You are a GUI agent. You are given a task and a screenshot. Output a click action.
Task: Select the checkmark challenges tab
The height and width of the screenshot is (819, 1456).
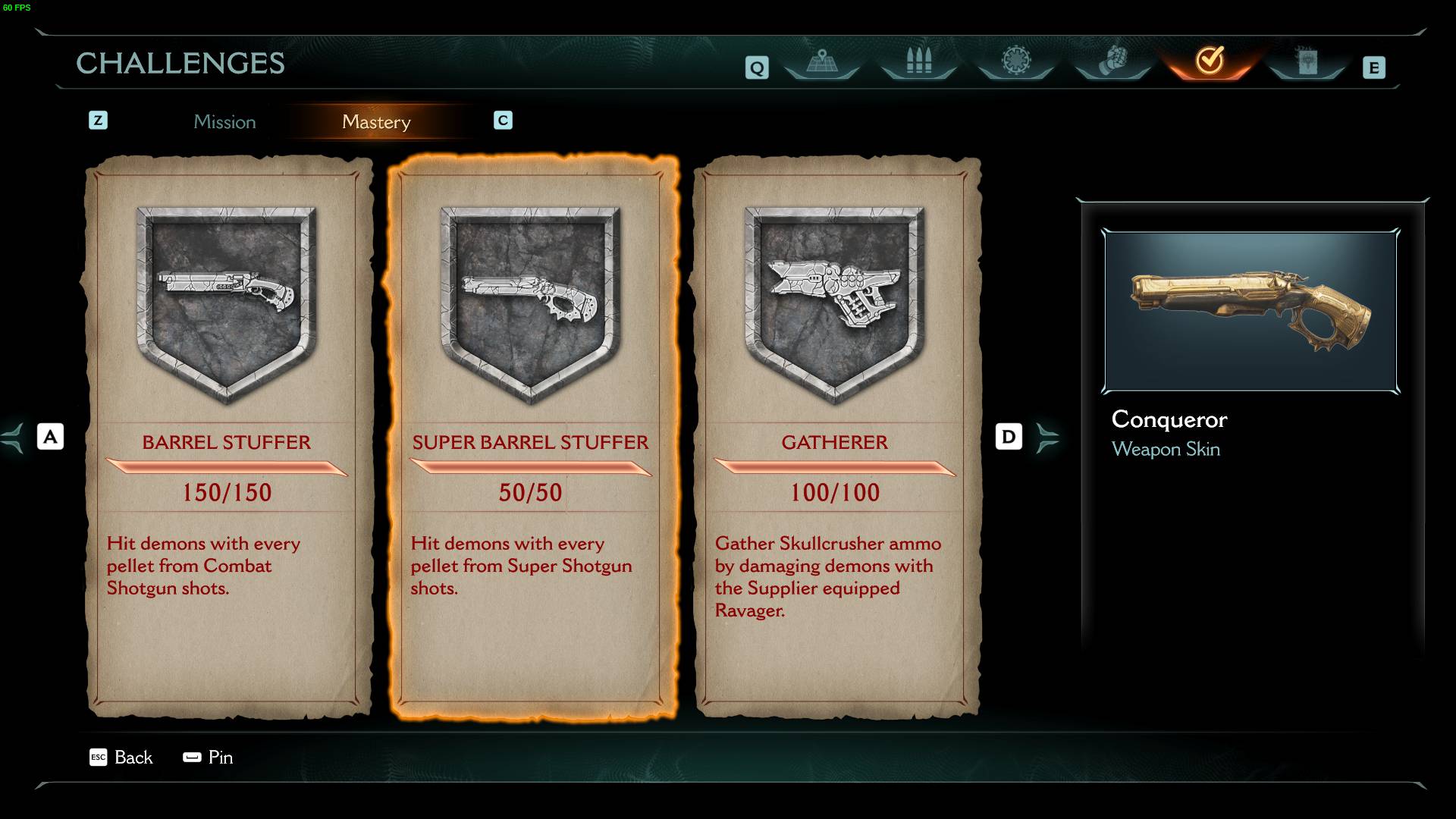(1210, 61)
